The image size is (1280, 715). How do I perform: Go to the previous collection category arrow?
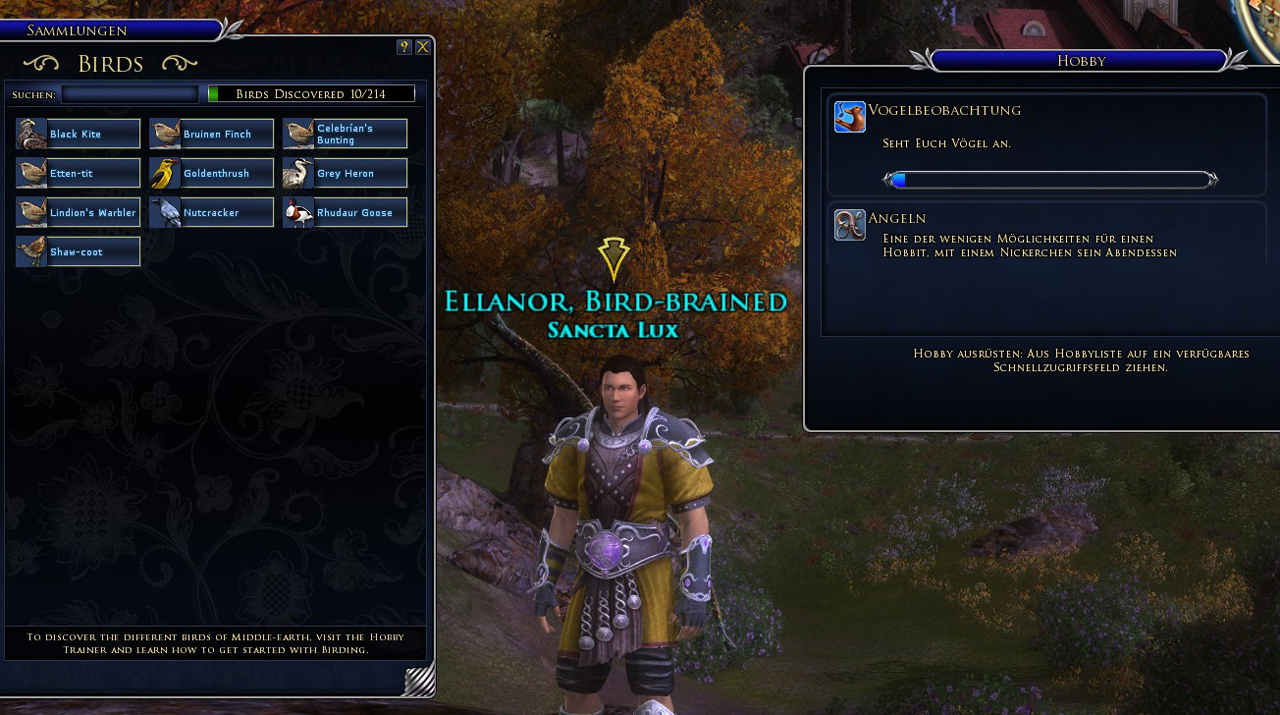click(41, 64)
